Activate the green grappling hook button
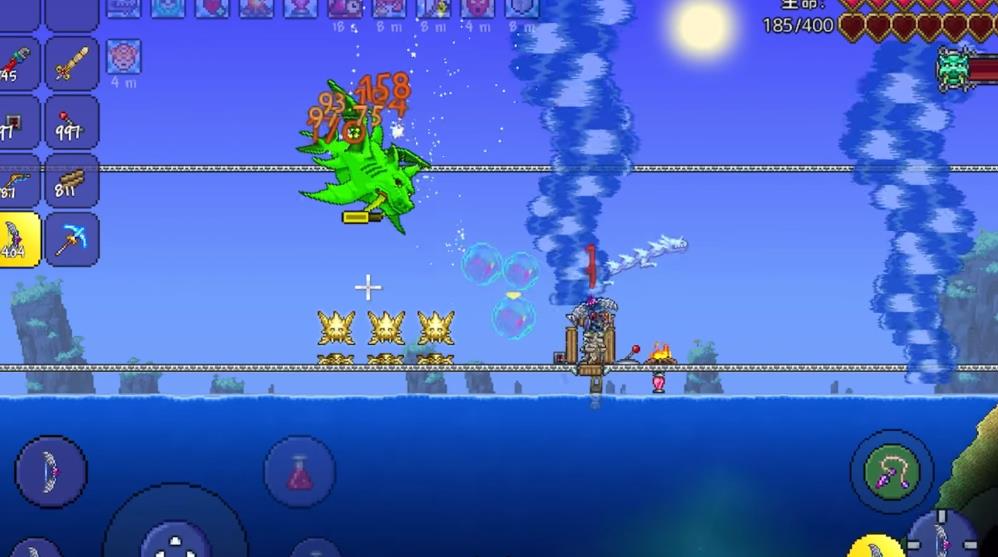This screenshot has width=998, height=557. [x=891, y=471]
